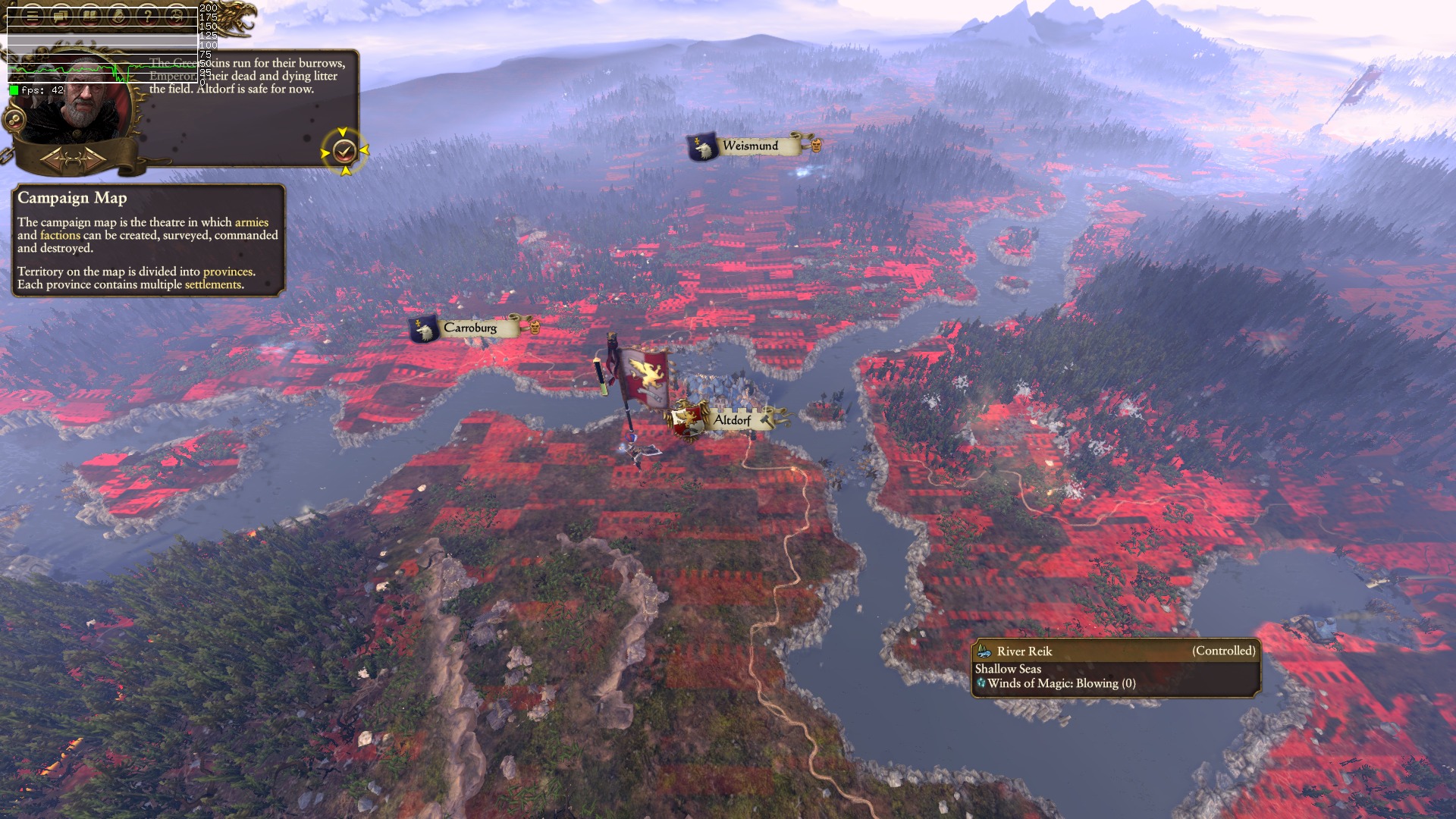Image resolution: width=1456 pixels, height=819 pixels.
Task: Follow the 'factions' tooltip link
Action: 60,235
